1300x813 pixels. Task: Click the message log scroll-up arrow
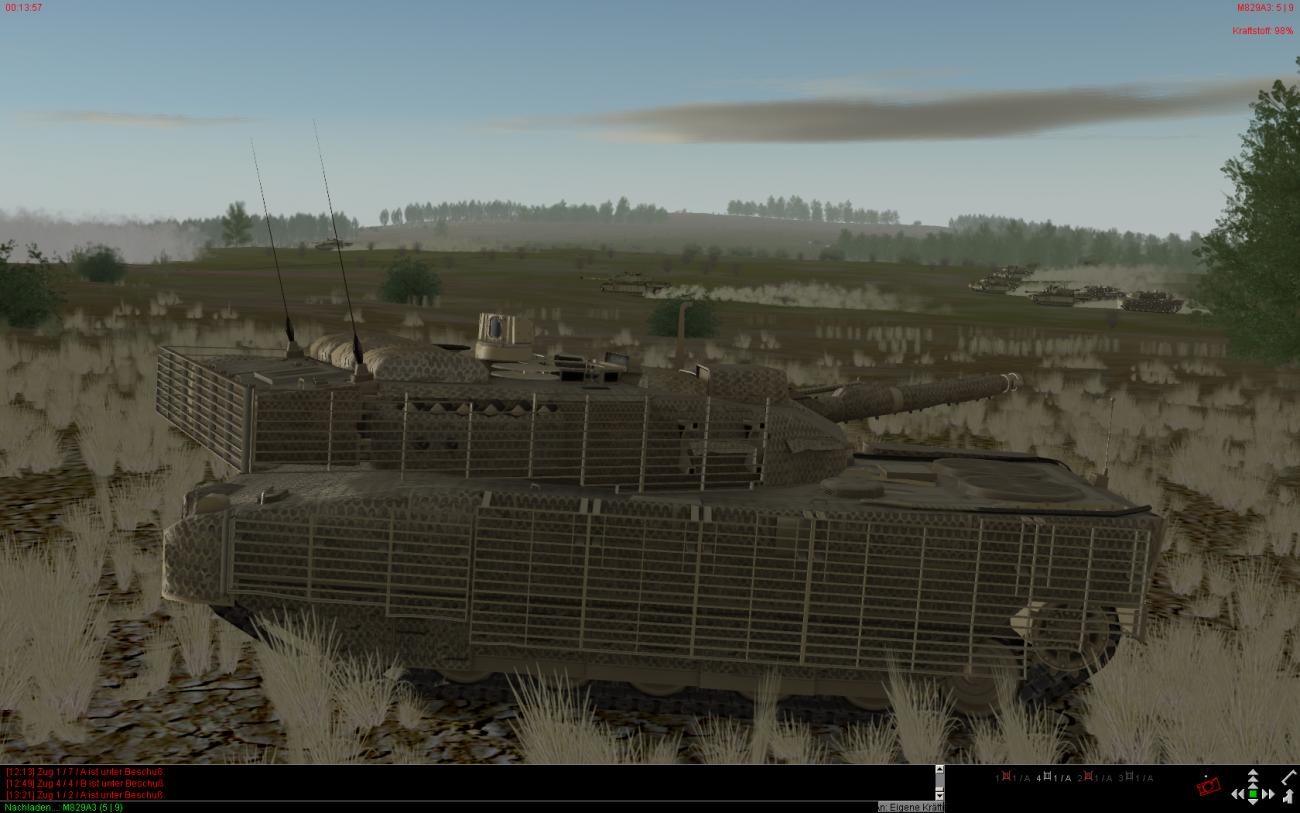[x=939, y=770]
